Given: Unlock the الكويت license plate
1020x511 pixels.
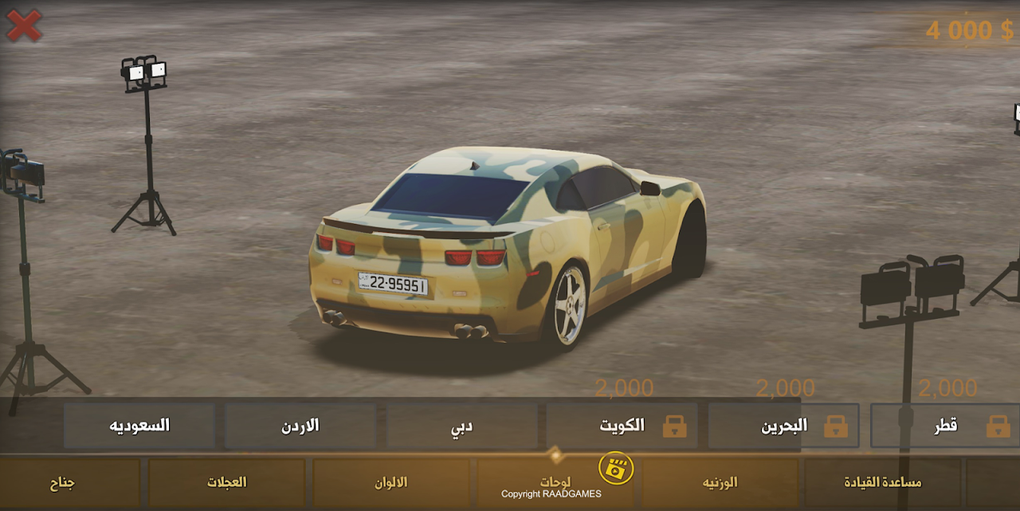Looking at the screenshot, I should coord(622,426).
